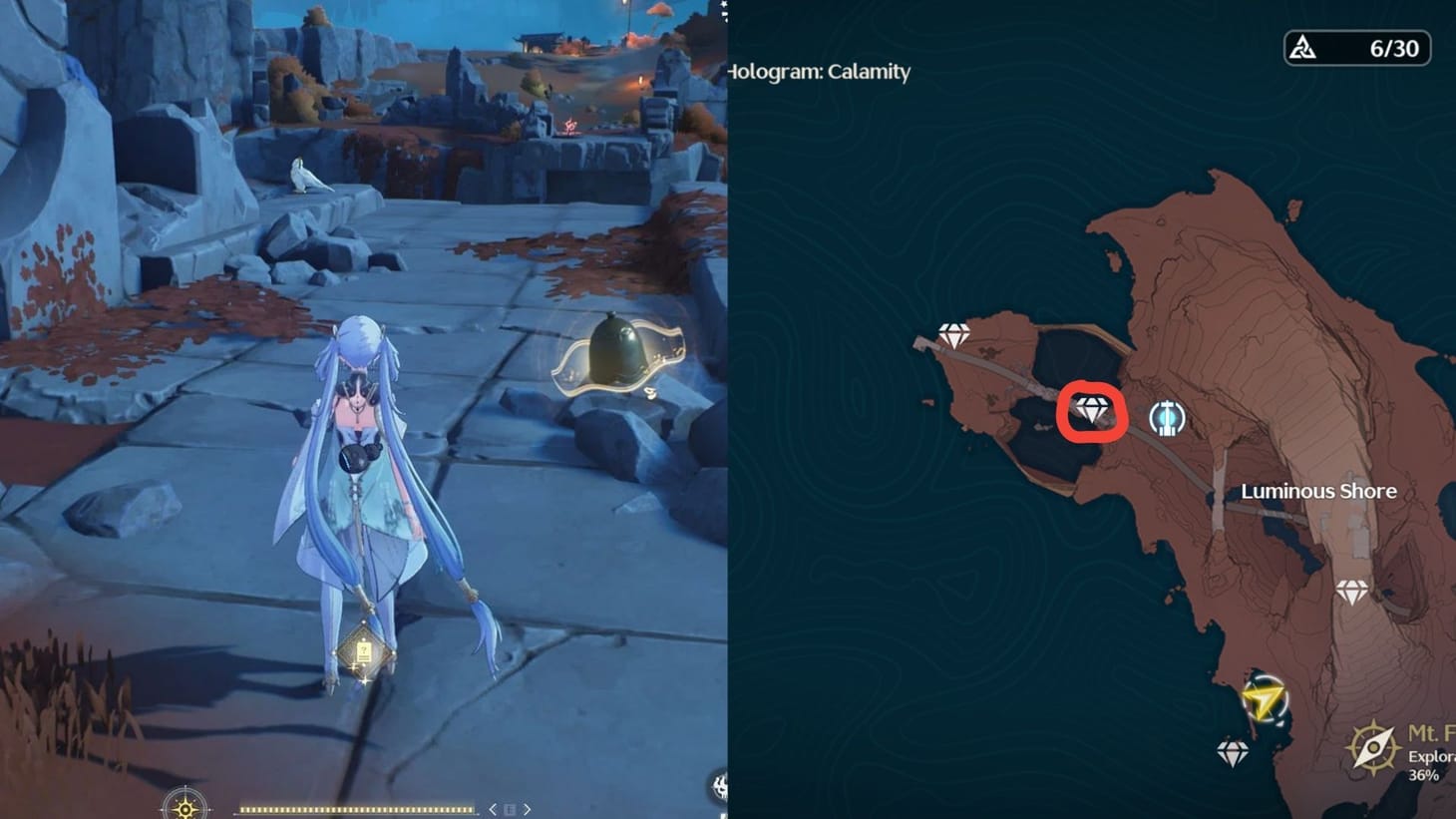Click the trinity emblem inside the 6/30 counter
The width and height of the screenshot is (1456, 819).
point(1303,47)
